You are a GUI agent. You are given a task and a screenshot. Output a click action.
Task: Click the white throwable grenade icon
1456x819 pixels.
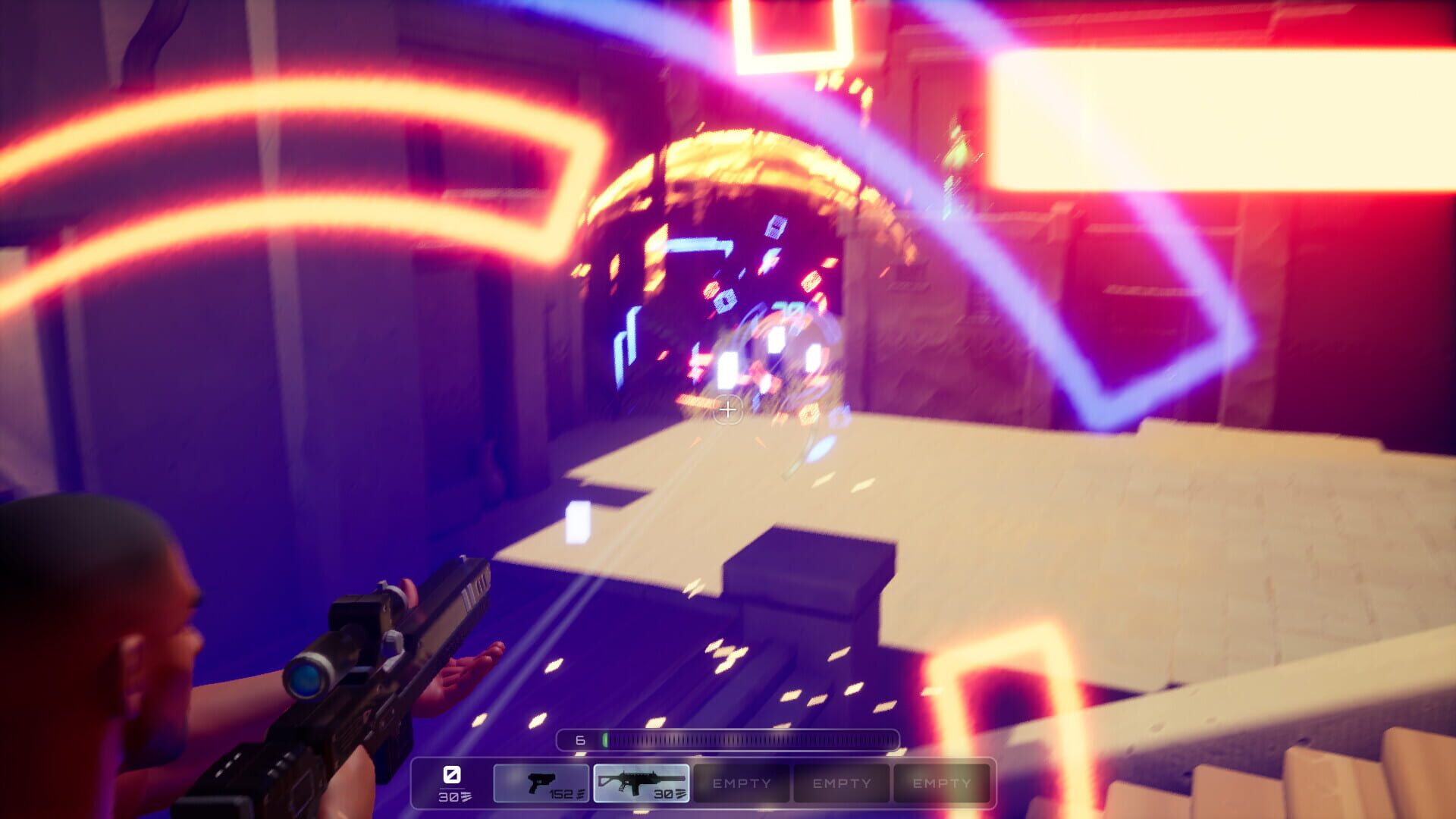450,775
